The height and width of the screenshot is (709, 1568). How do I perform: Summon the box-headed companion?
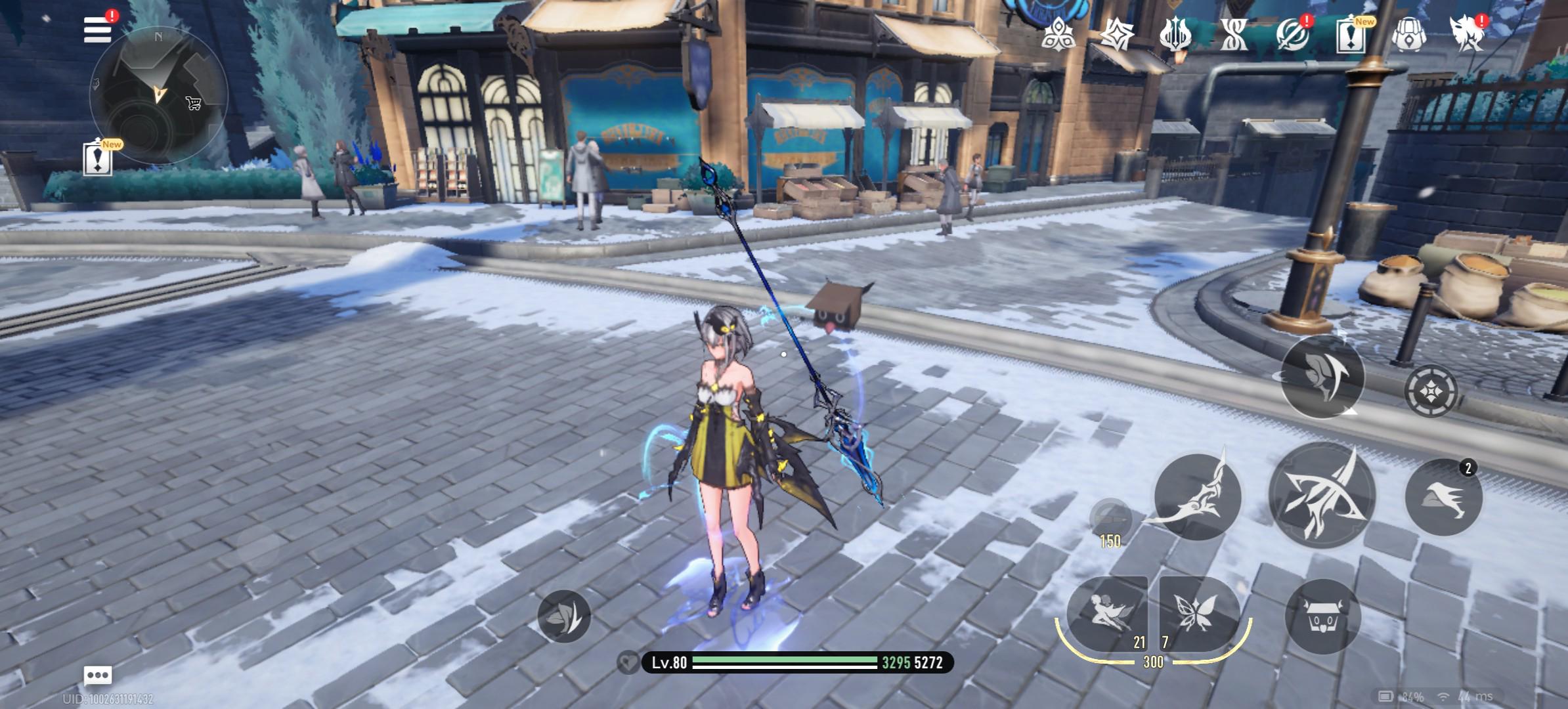[1322, 616]
